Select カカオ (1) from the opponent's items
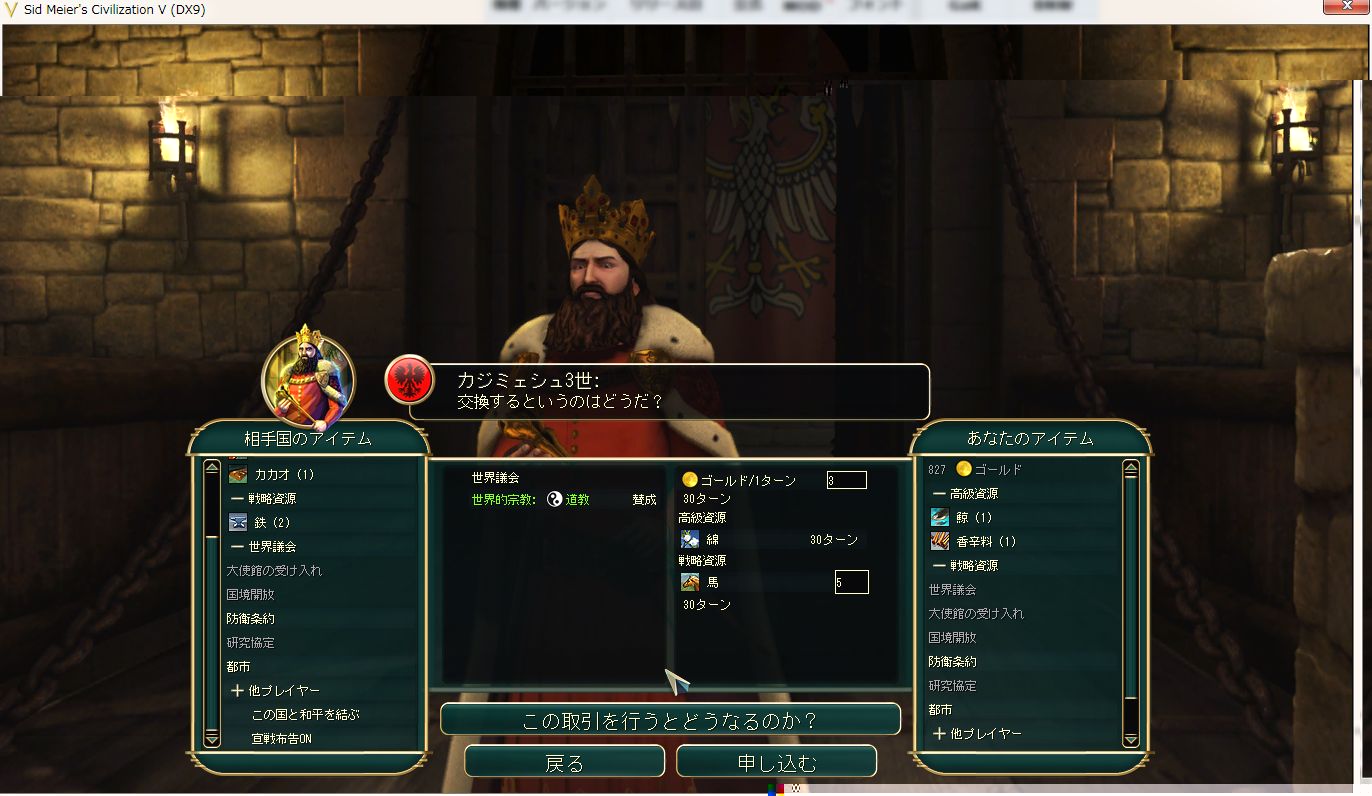The width and height of the screenshot is (1372, 796). point(284,474)
